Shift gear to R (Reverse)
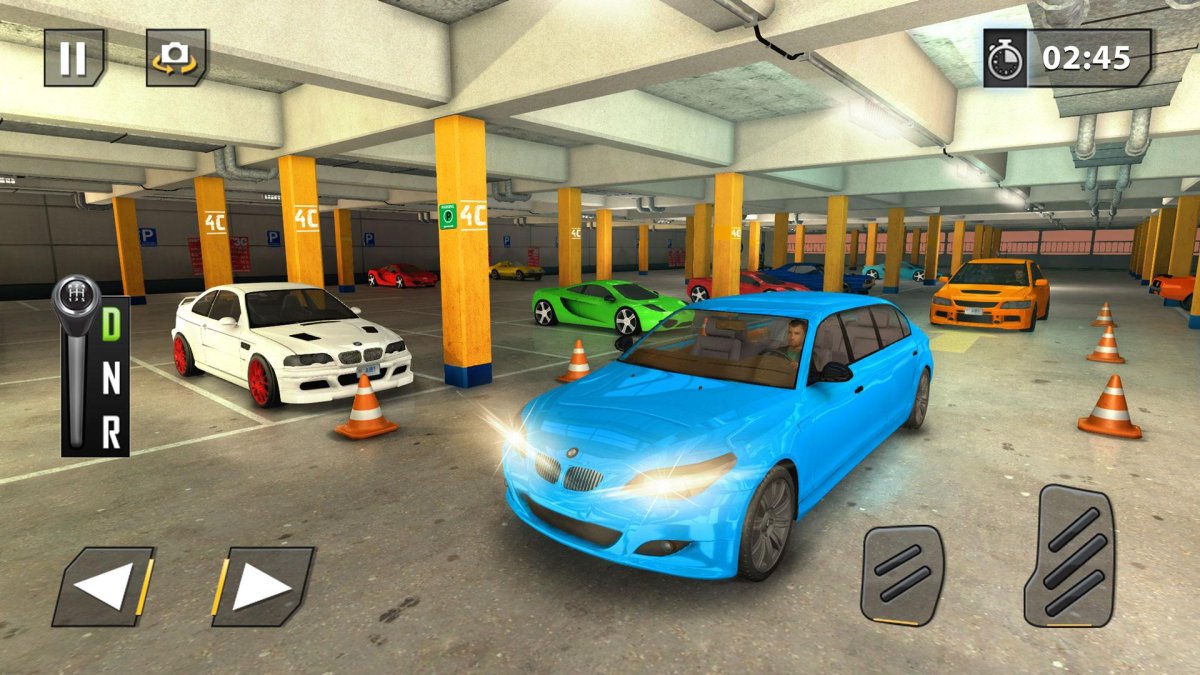The image size is (1200, 675). (111, 433)
